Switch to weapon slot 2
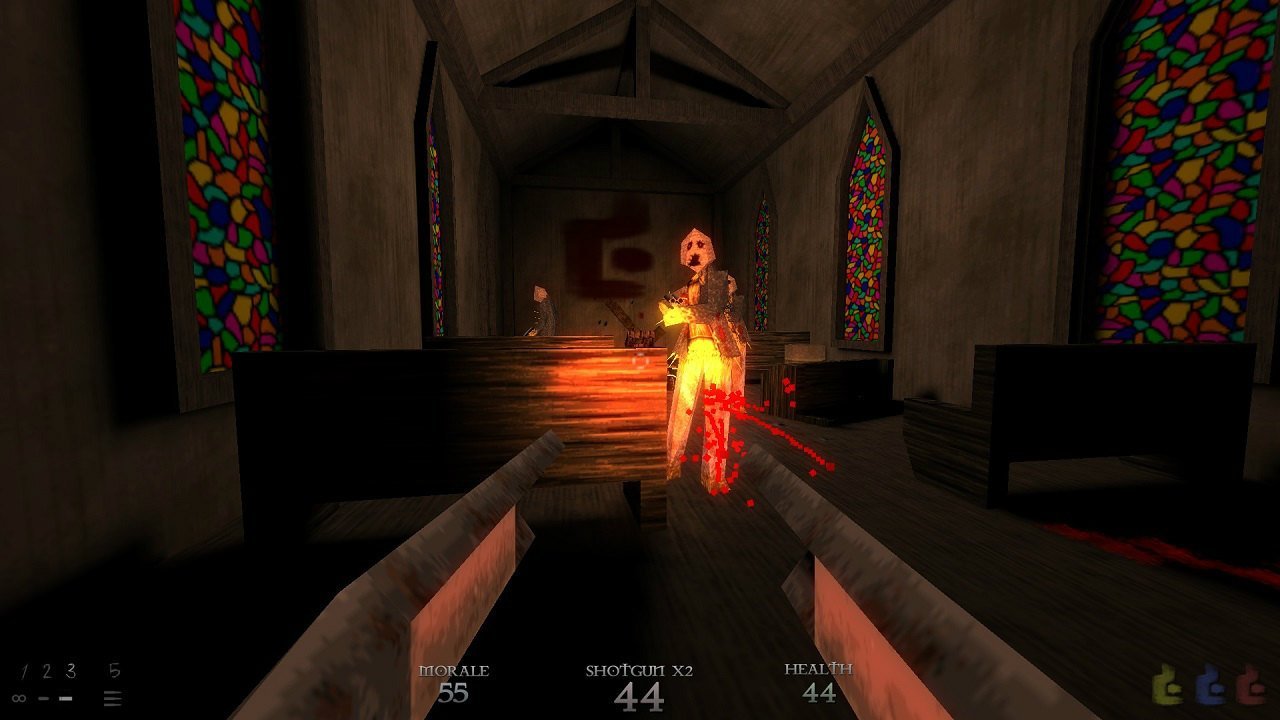Screen dimensions: 1280x720 45,672
